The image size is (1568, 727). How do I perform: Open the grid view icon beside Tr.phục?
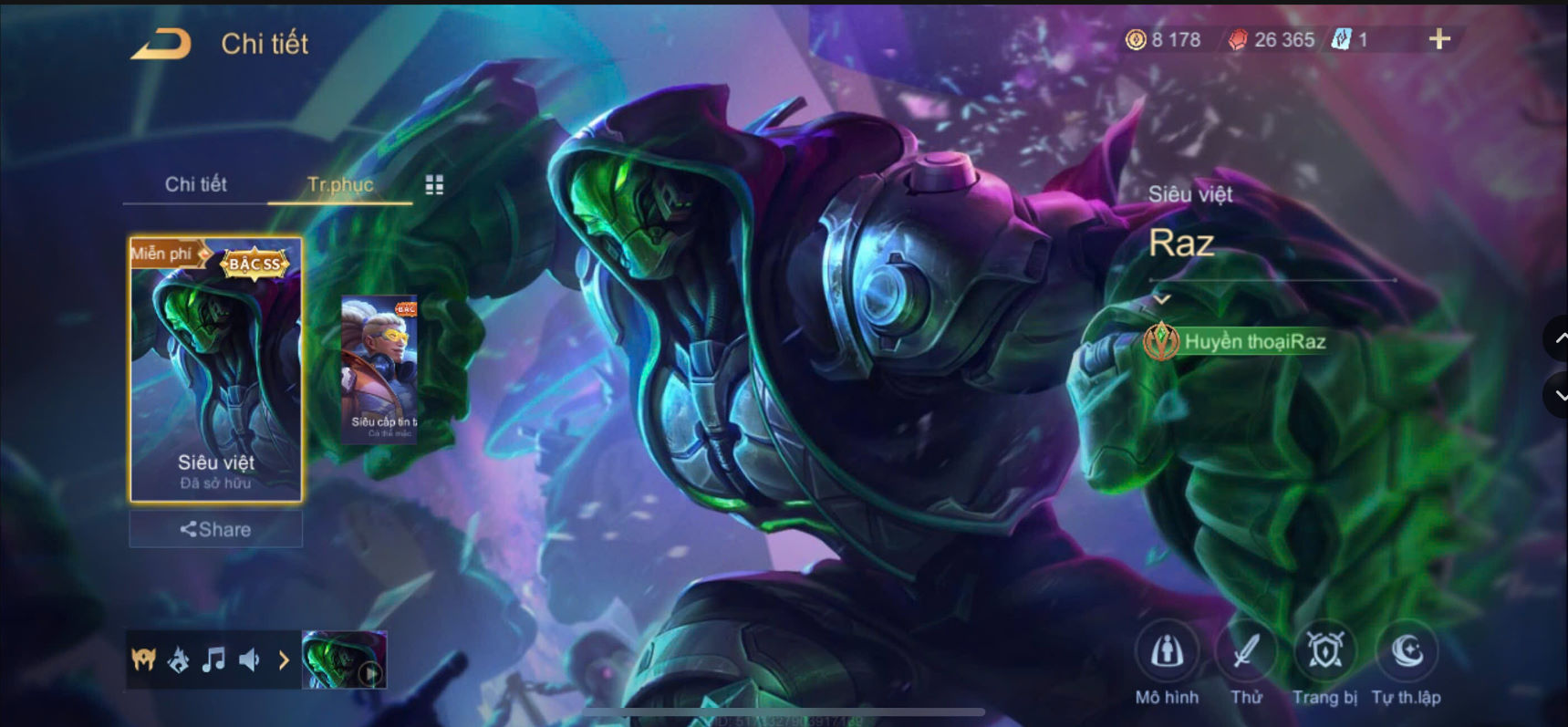[435, 183]
